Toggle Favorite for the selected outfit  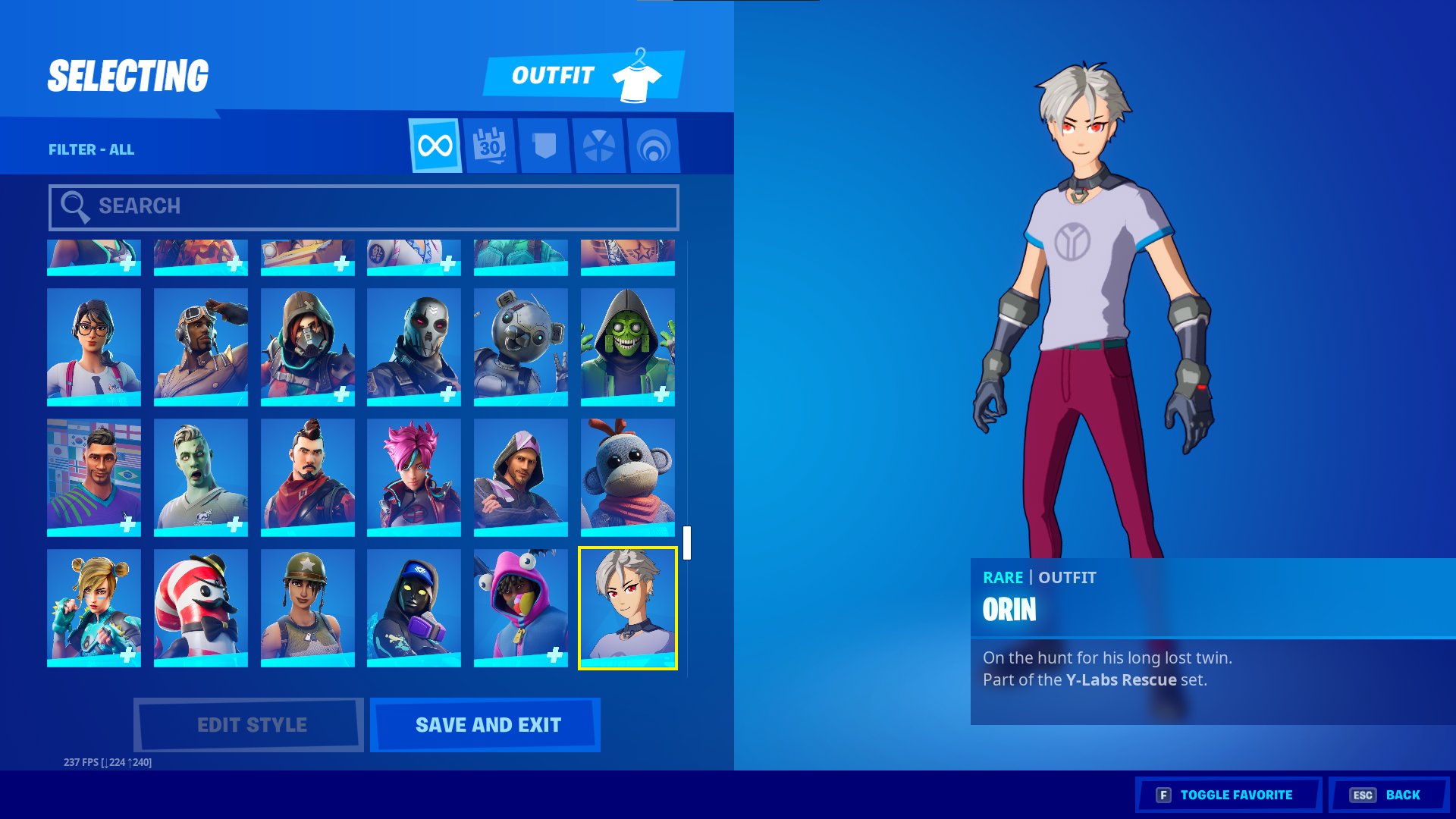1228,795
